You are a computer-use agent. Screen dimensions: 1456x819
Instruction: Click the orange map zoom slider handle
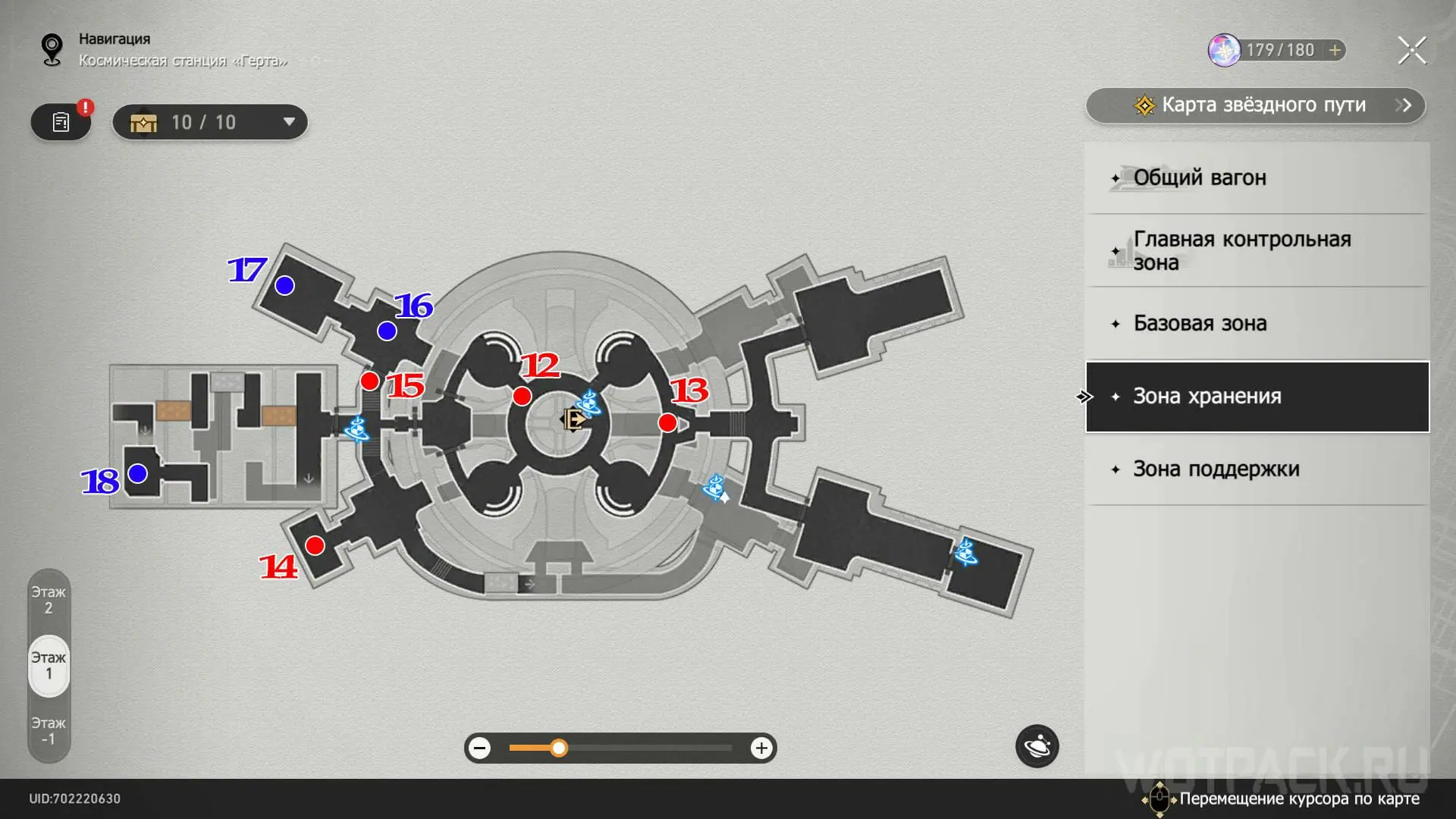tap(559, 748)
